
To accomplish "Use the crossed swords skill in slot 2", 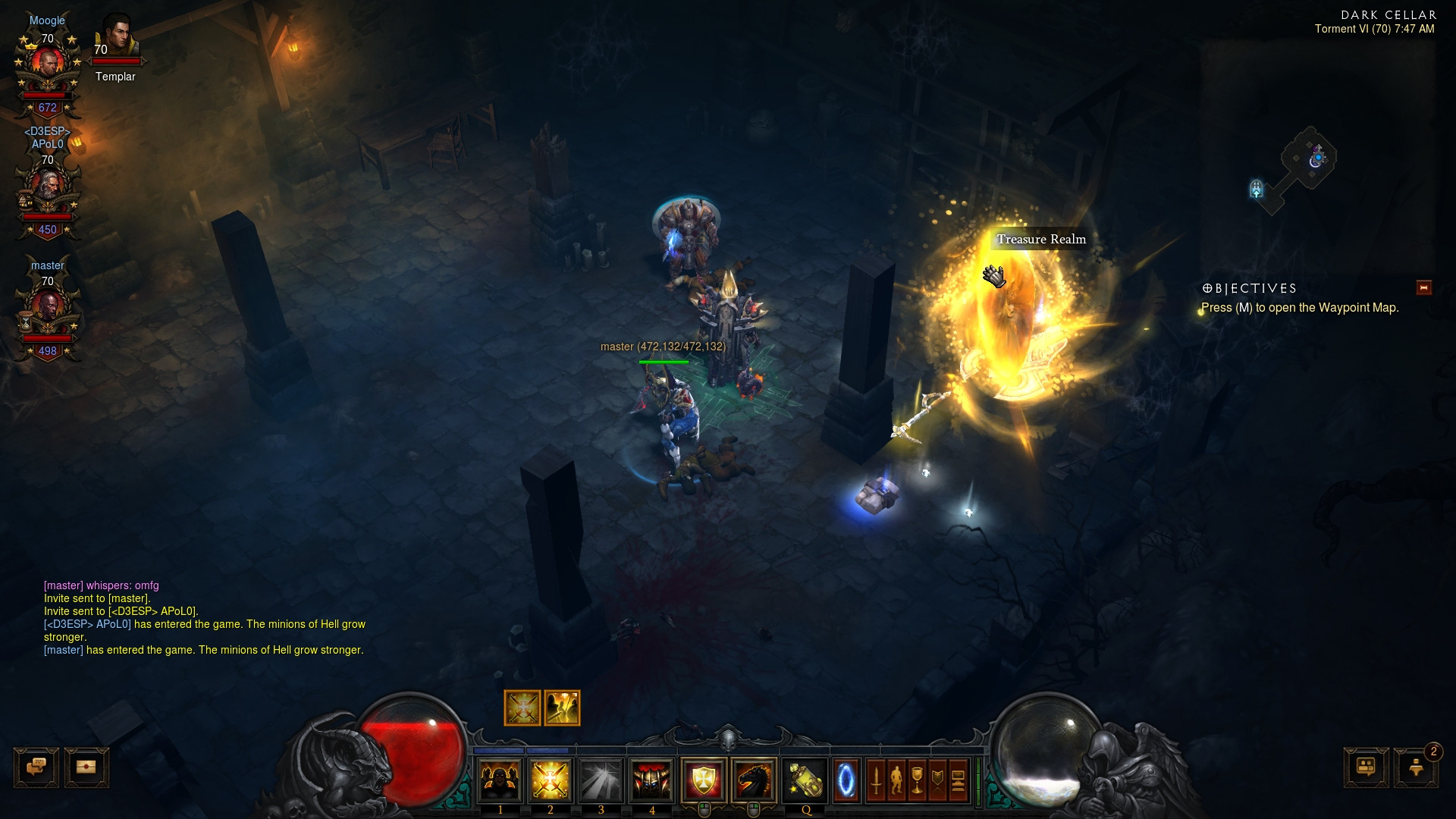I will tap(551, 780).
